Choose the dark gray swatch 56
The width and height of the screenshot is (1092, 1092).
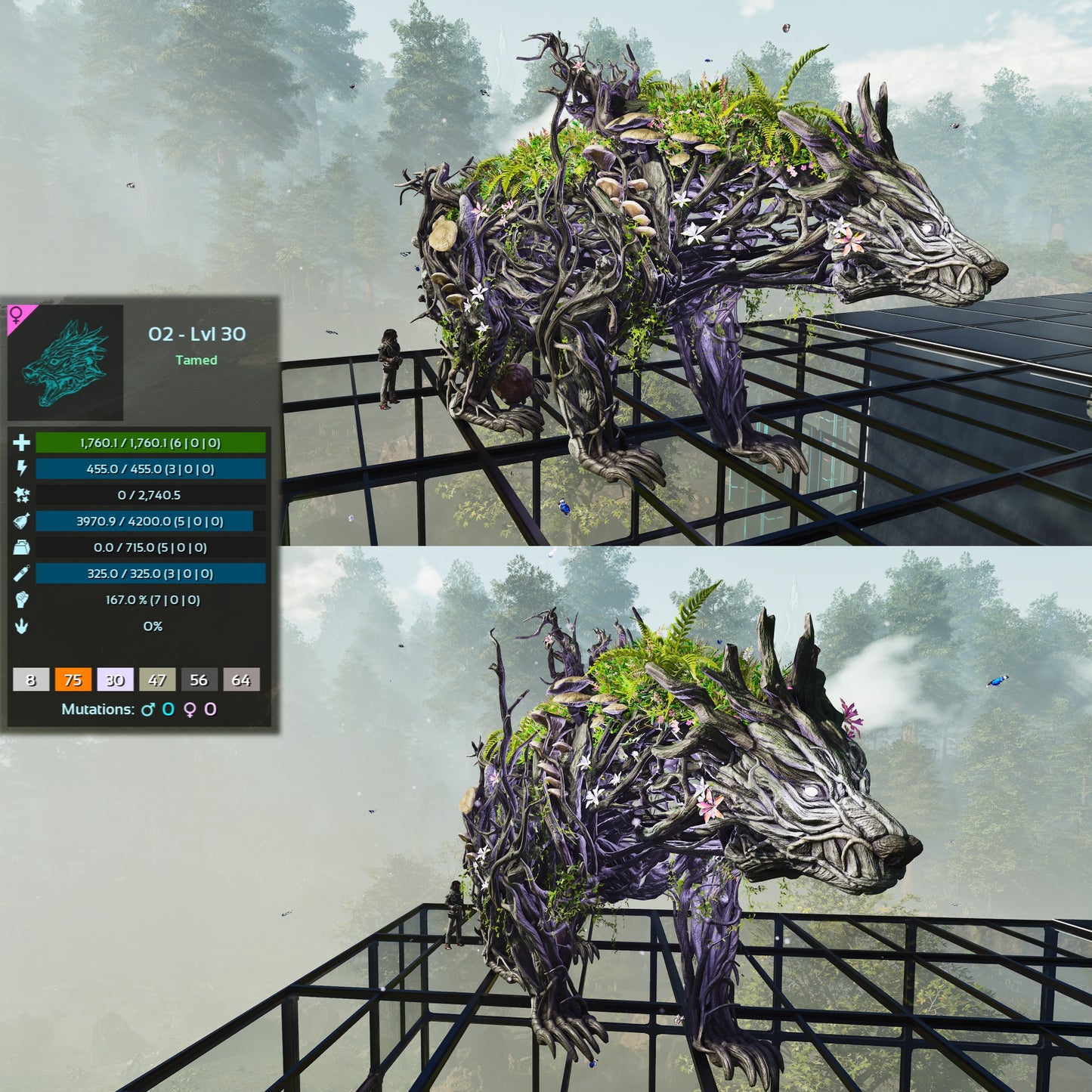199,679
